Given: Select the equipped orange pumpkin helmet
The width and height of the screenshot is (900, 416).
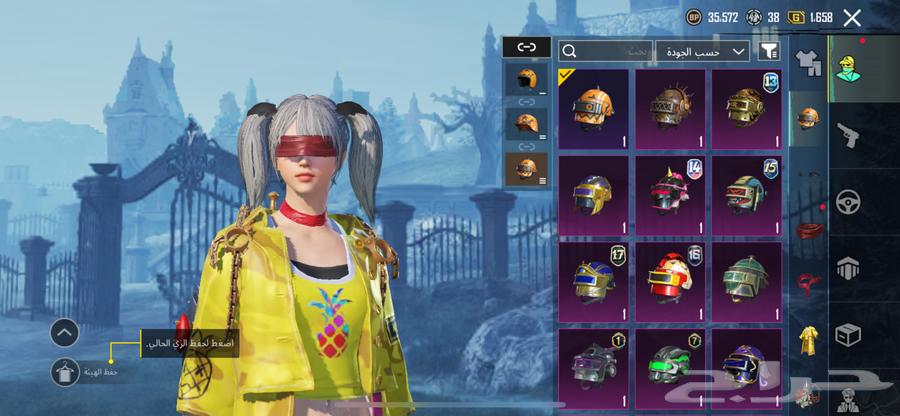Looking at the screenshot, I should point(593,109).
